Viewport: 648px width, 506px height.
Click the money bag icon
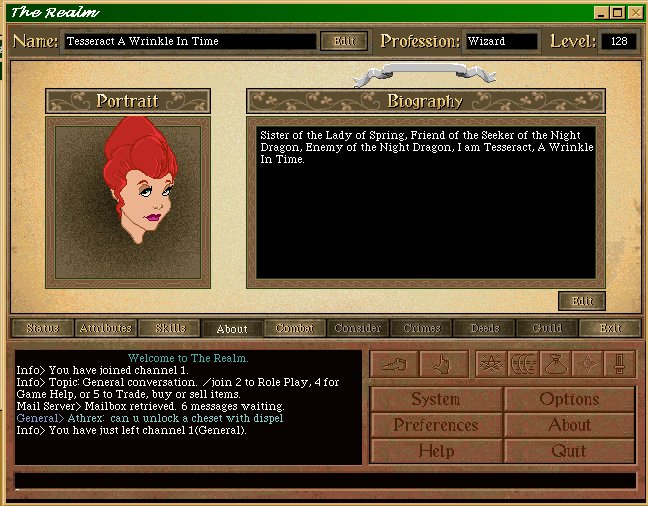(555, 364)
